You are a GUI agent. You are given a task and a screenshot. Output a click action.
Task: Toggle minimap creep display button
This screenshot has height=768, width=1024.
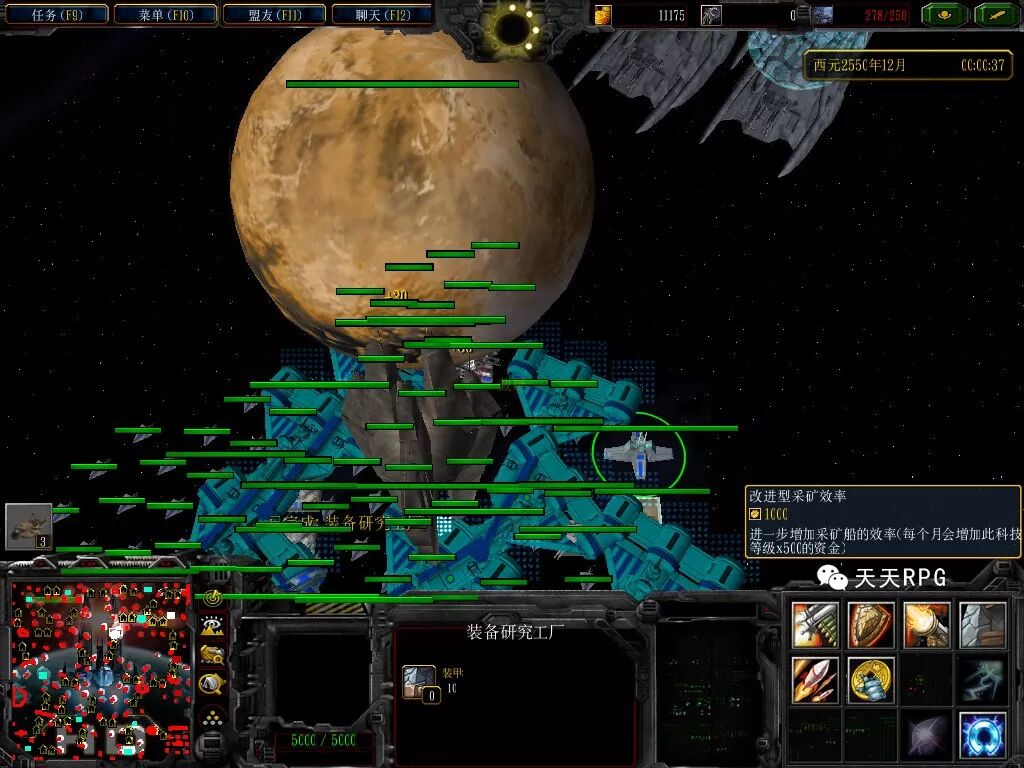coord(212,685)
